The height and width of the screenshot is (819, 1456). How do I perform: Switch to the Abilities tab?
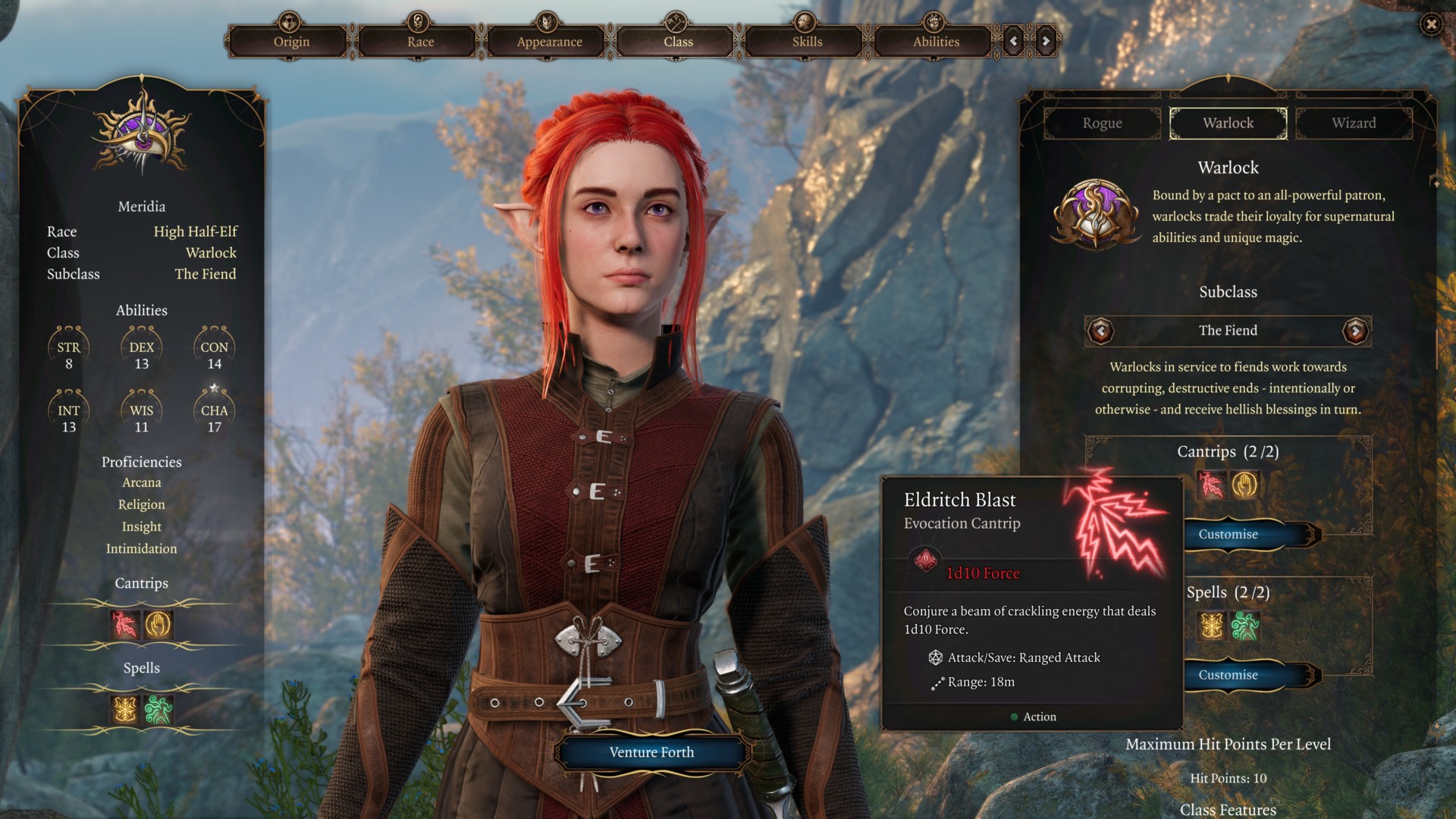pos(936,42)
